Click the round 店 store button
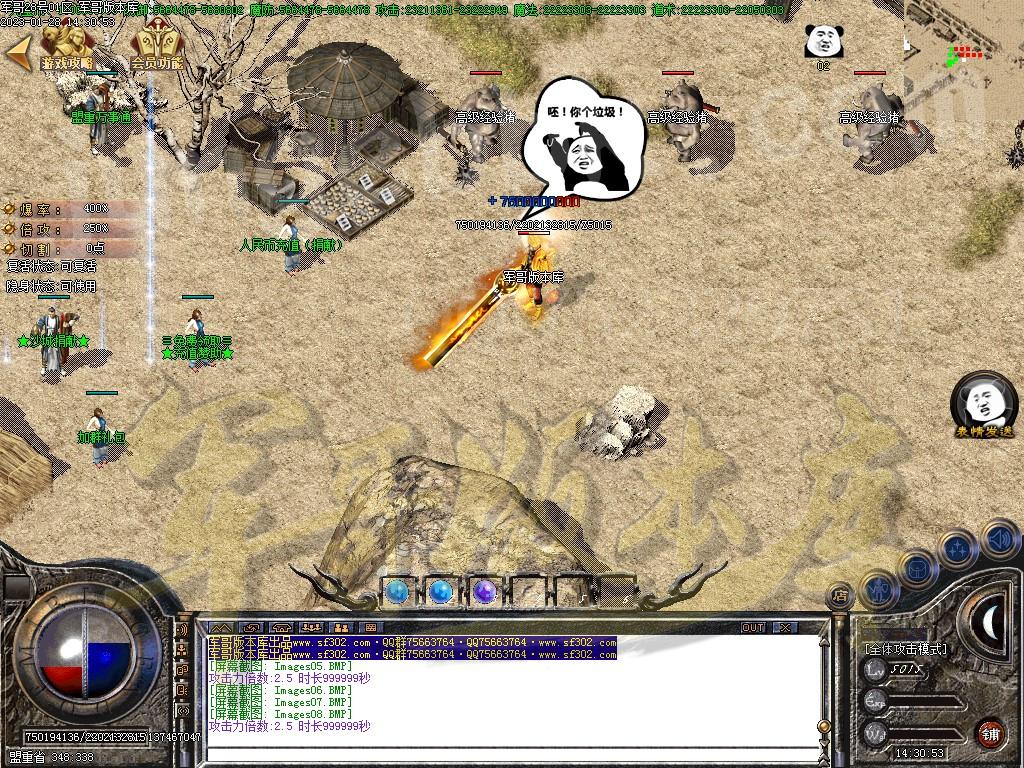The height and width of the screenshot is (768, 1024). point(840,596)
